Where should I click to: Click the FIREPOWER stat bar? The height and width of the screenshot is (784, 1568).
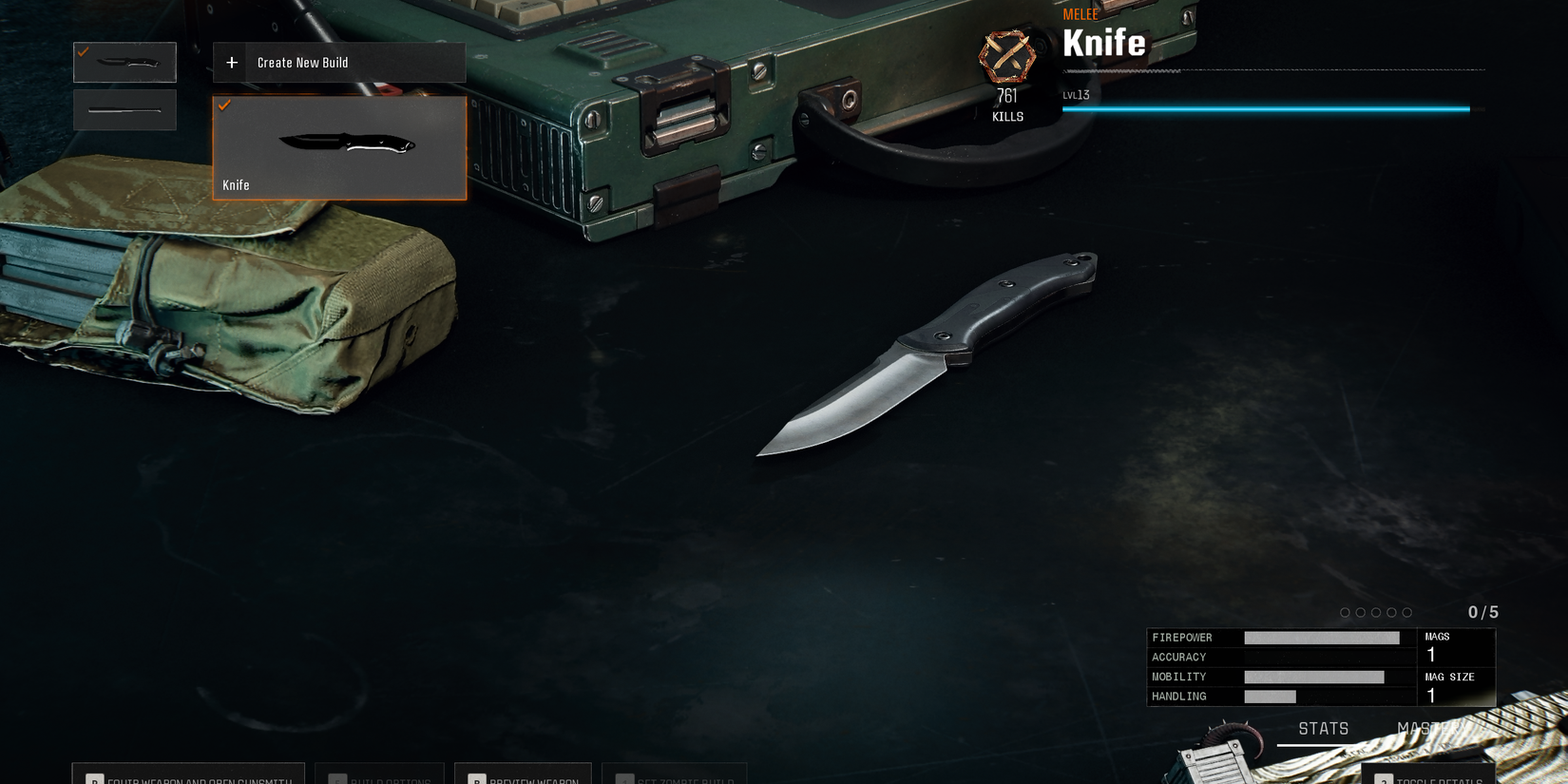[x=1321, y=638]
